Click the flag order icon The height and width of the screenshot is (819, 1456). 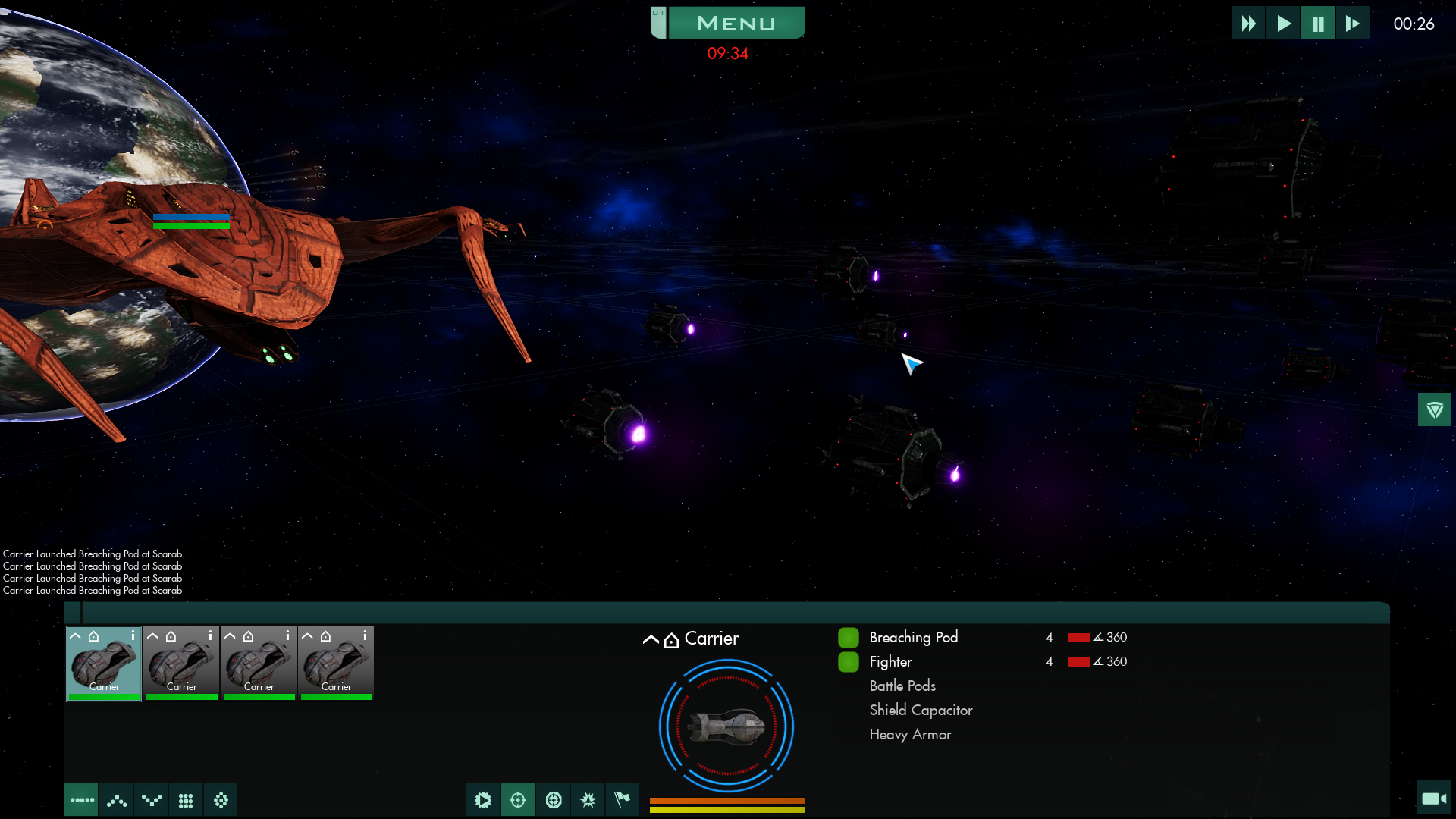click(x=623, y=800)
